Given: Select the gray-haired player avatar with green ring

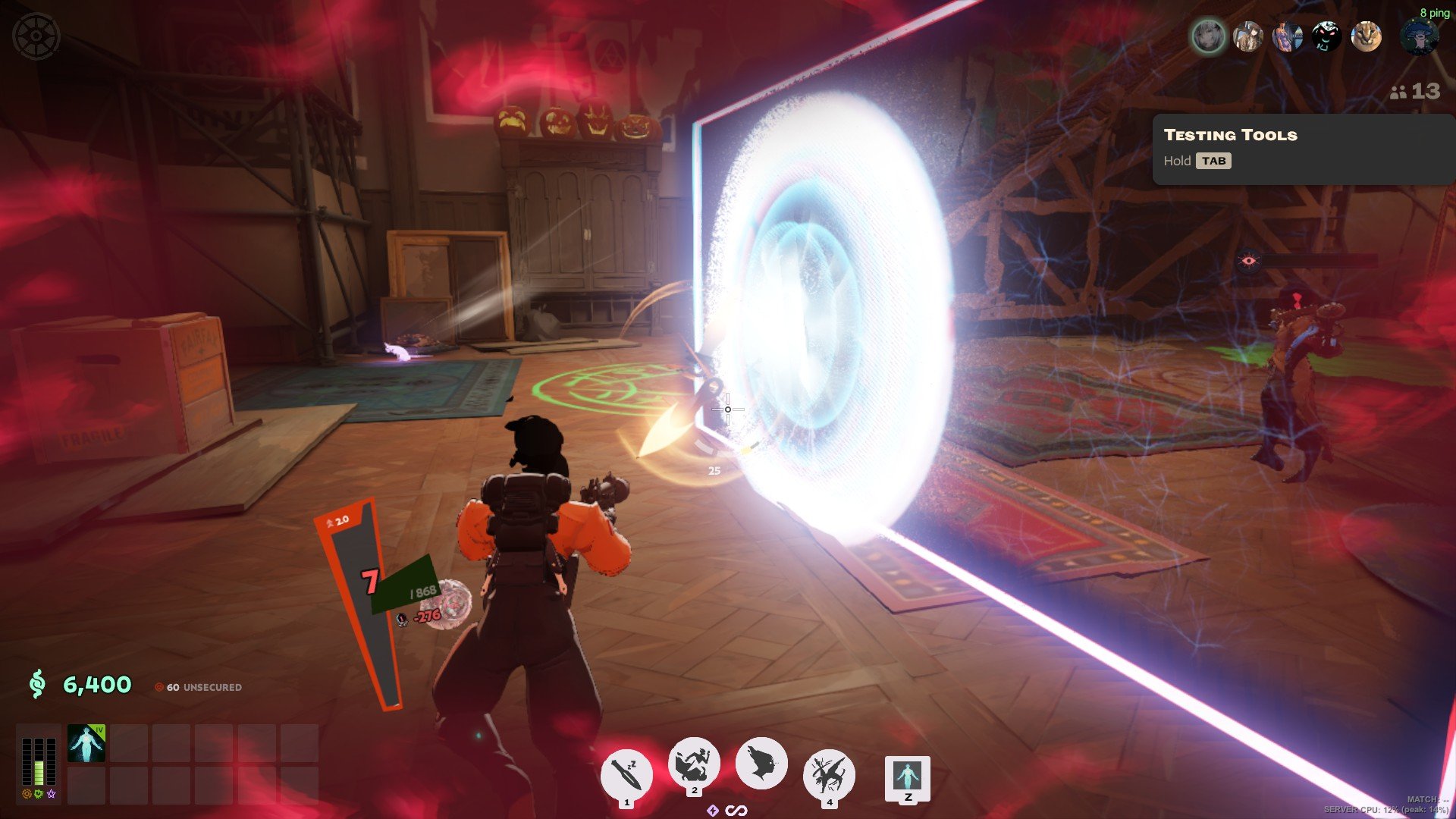Looking at the screenshot, I should tap(1208, 36).
